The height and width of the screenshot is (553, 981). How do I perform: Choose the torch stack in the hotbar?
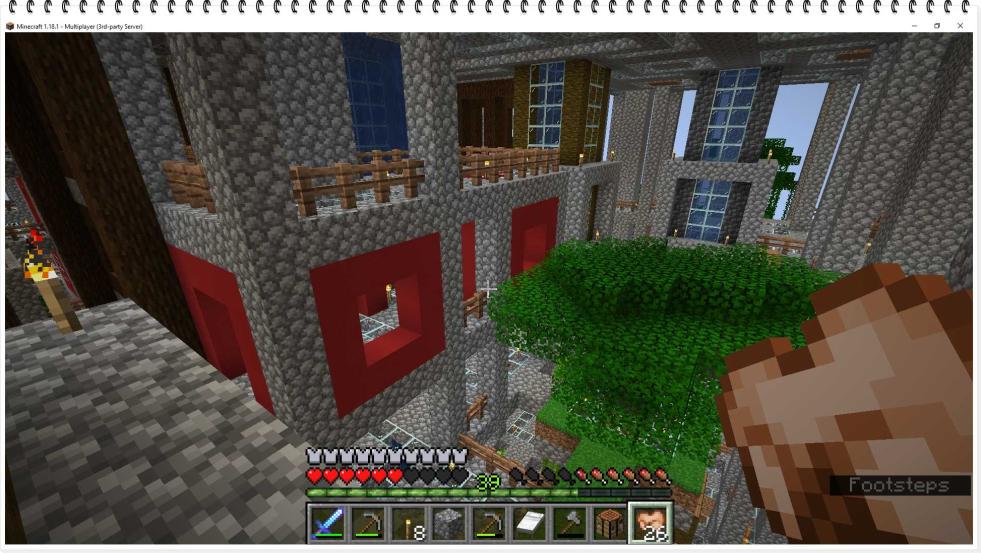[408, 523]
